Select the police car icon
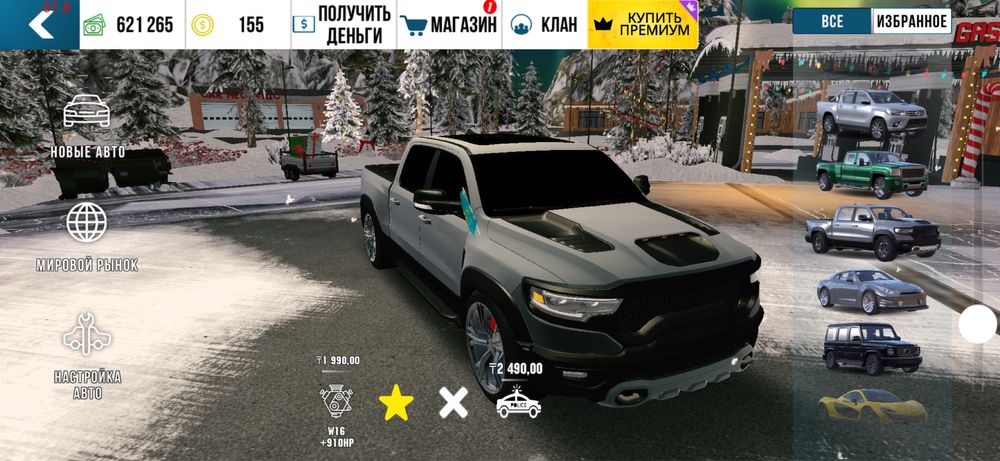 click(x=518, y=402)
